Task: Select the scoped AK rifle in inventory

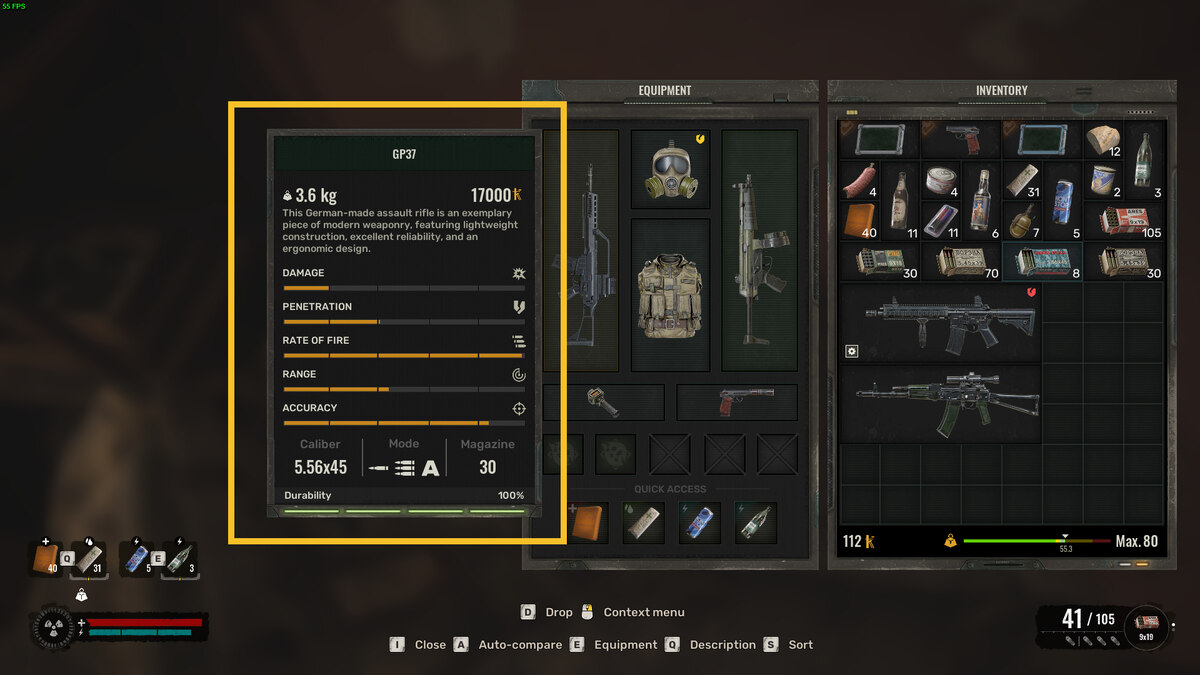Action: coord(940,404)
